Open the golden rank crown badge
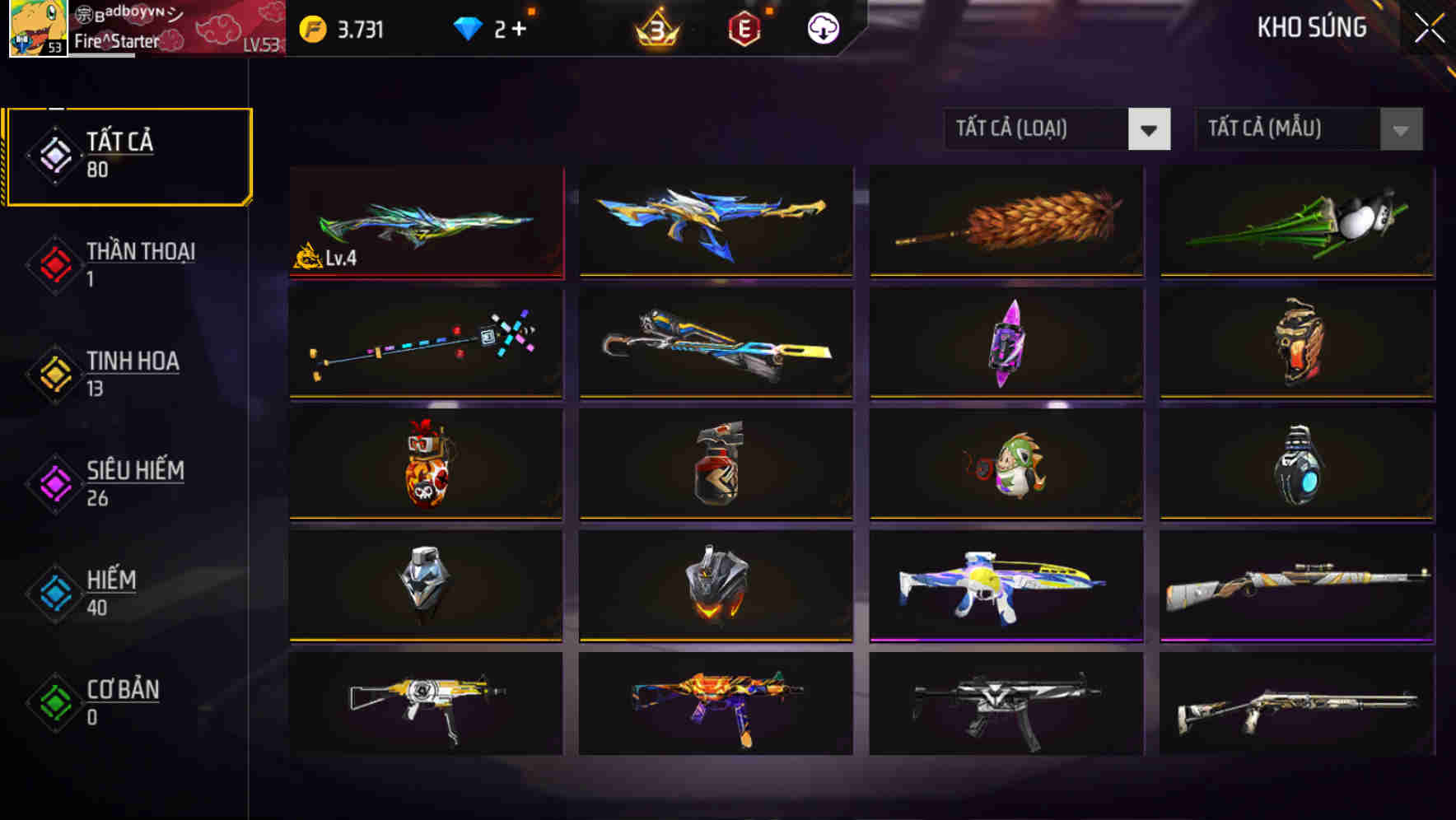1456x820 pixels. [x=653, y=27]
